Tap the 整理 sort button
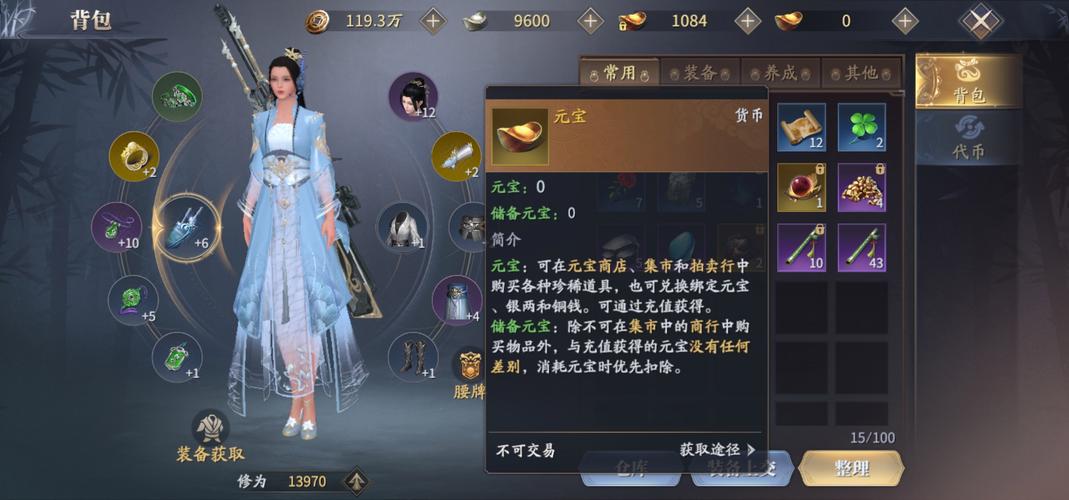 852,468
